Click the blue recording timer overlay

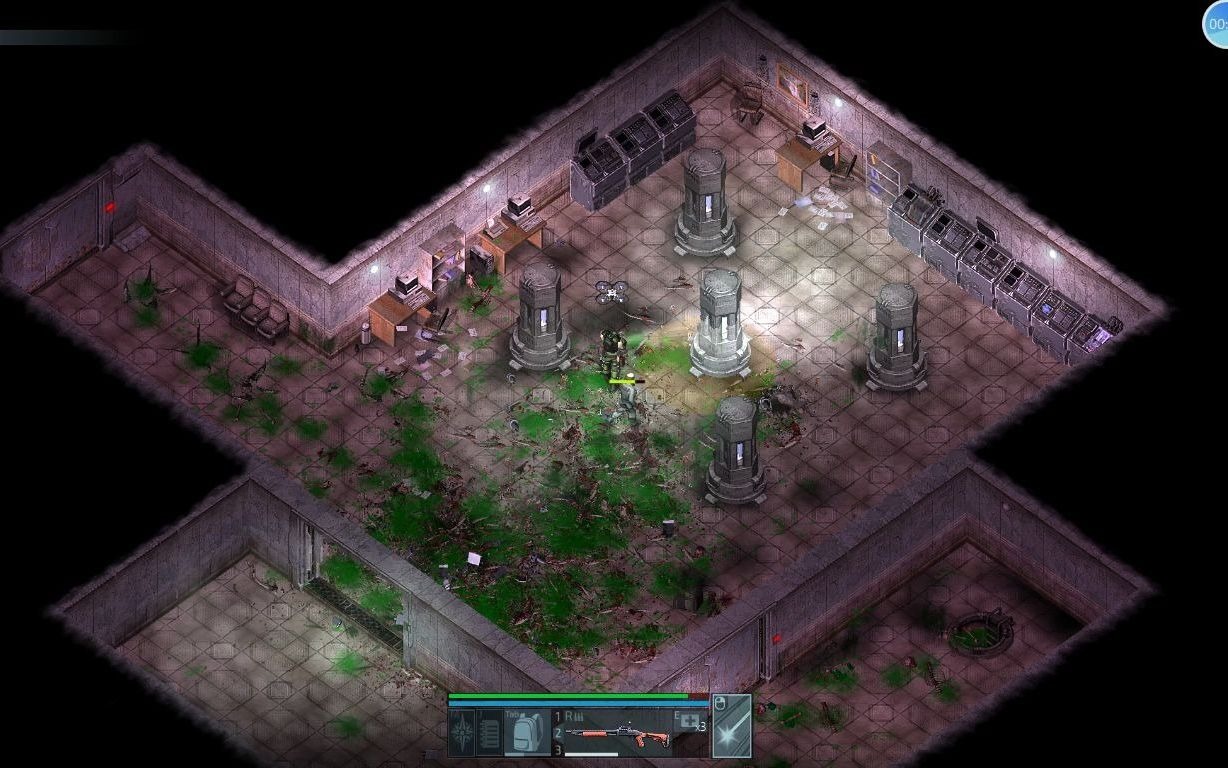[x=1217, y=25]
